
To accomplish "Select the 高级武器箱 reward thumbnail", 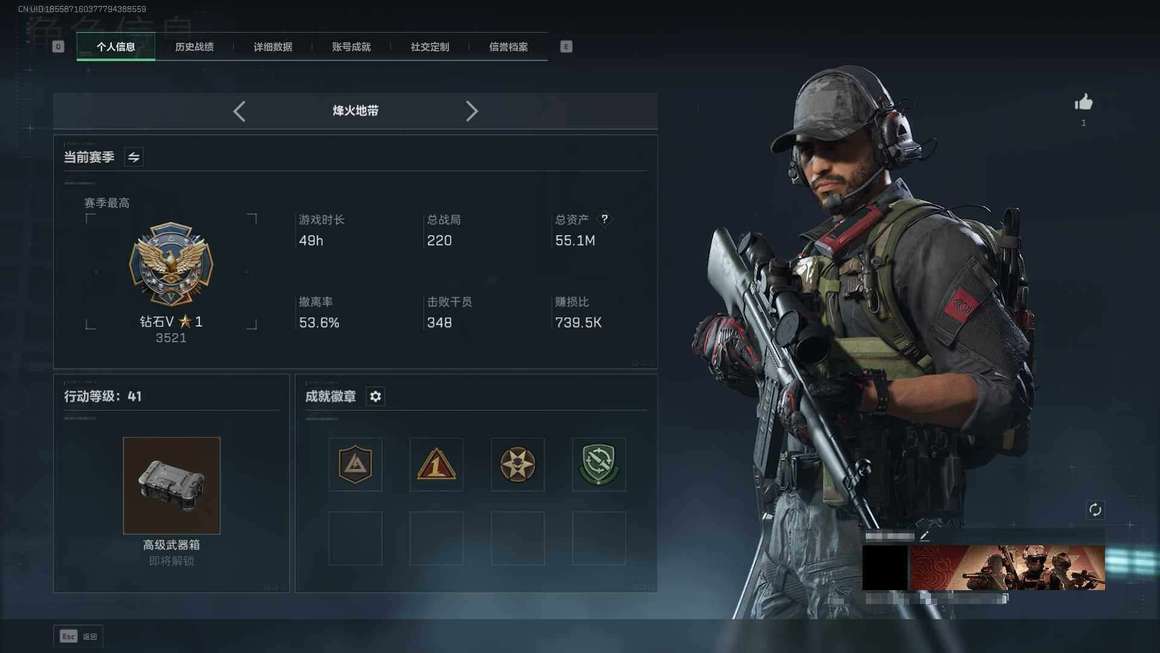I will (171, 485).
